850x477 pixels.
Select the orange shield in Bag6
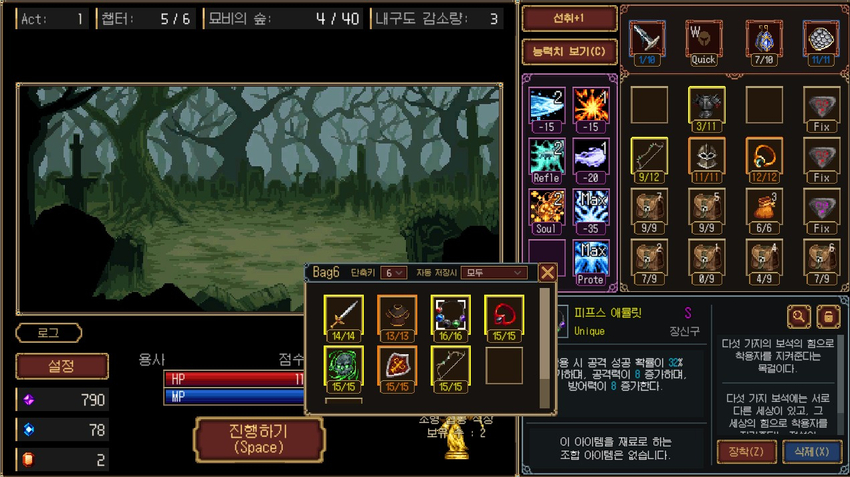(x=397, y=367)
